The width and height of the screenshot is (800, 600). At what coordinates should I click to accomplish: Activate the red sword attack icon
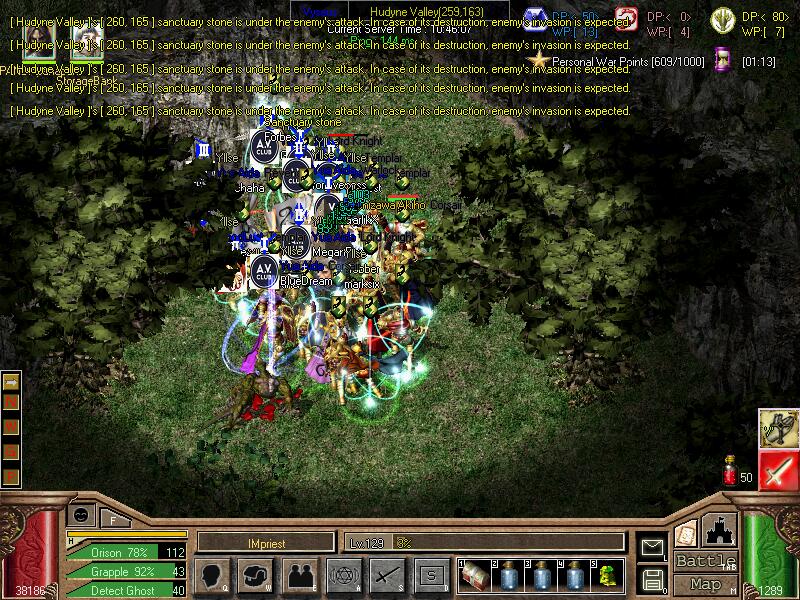click(776, 470)
